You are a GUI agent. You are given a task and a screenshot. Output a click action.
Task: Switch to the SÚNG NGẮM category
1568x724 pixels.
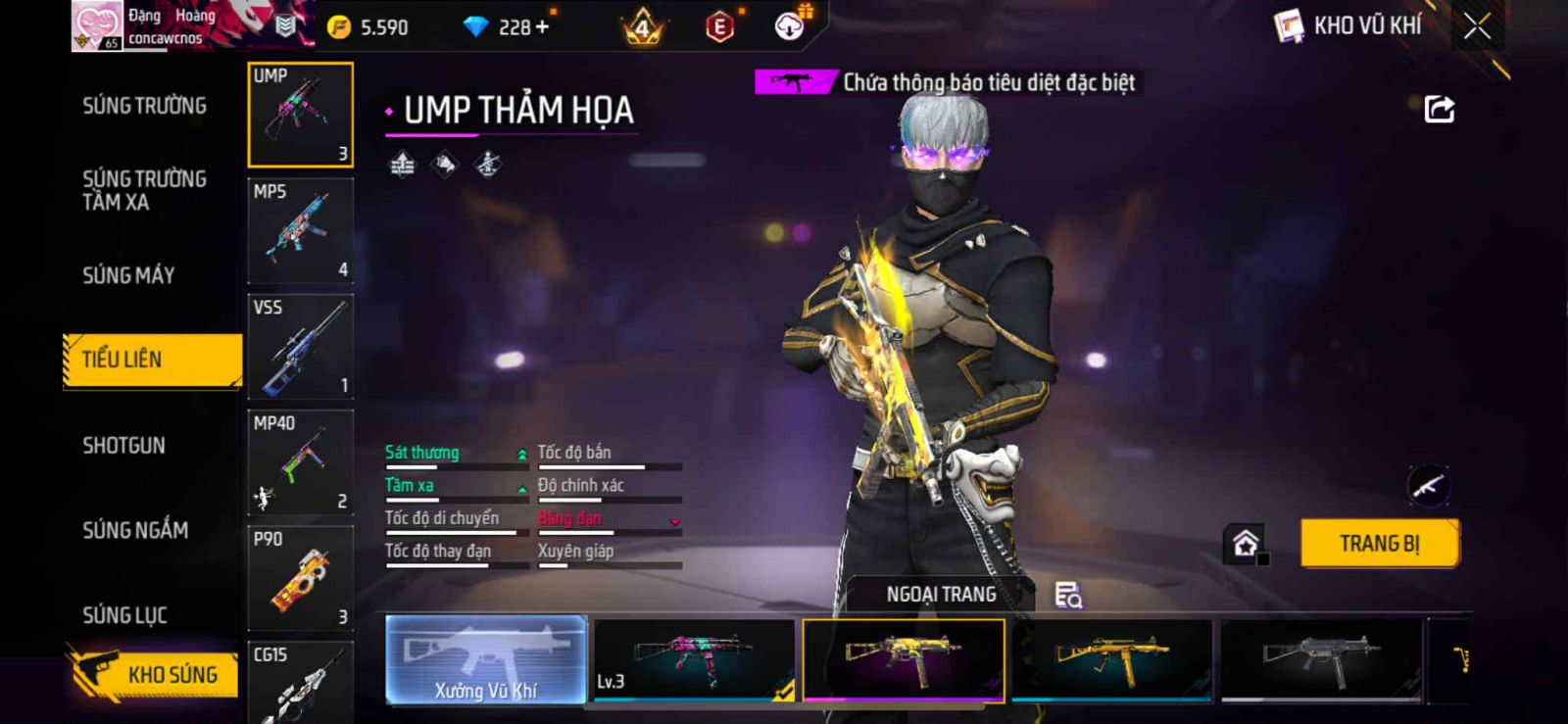(x=135, y=530)
